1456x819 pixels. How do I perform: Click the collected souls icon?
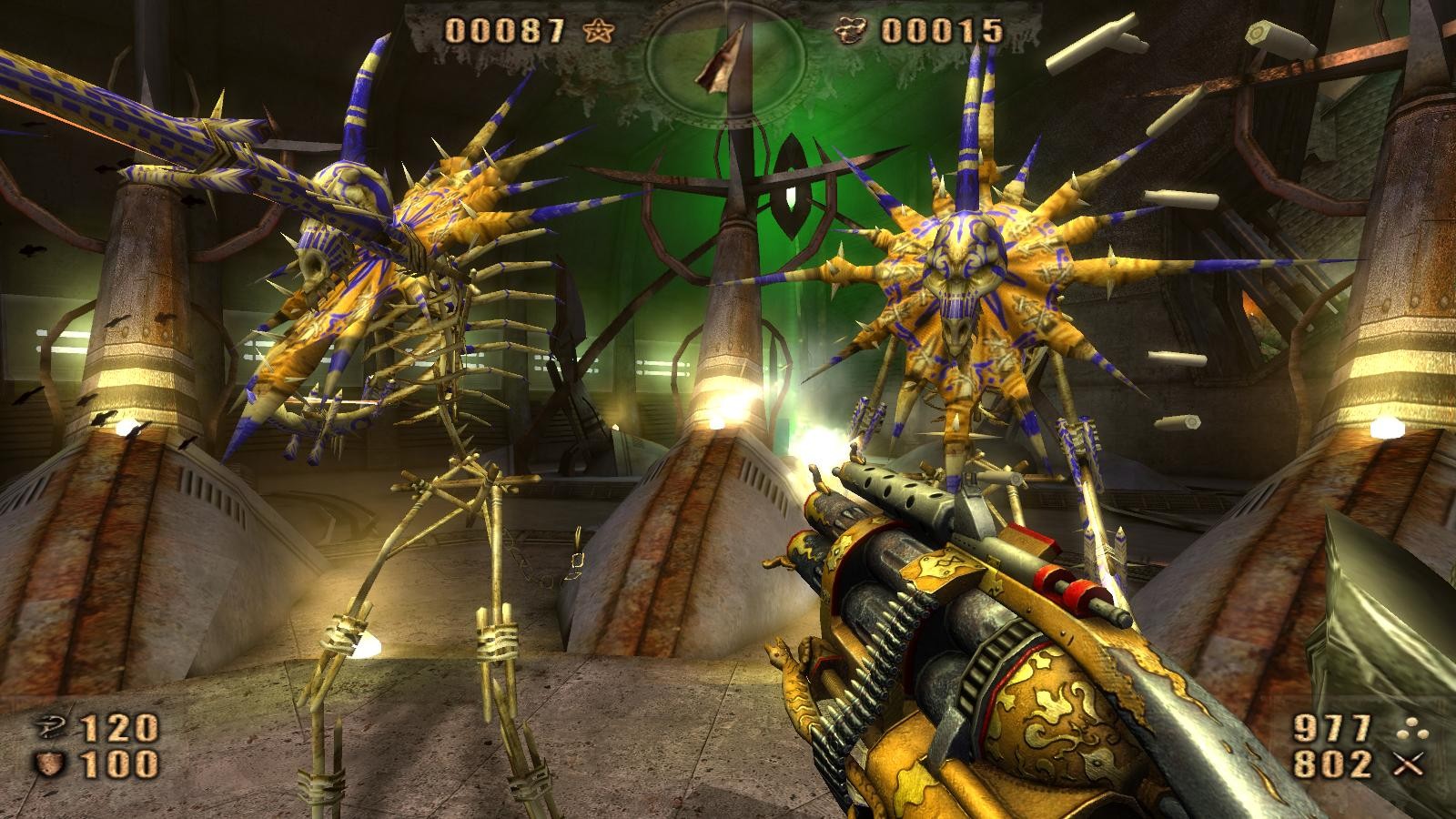[x=854, y=32]
